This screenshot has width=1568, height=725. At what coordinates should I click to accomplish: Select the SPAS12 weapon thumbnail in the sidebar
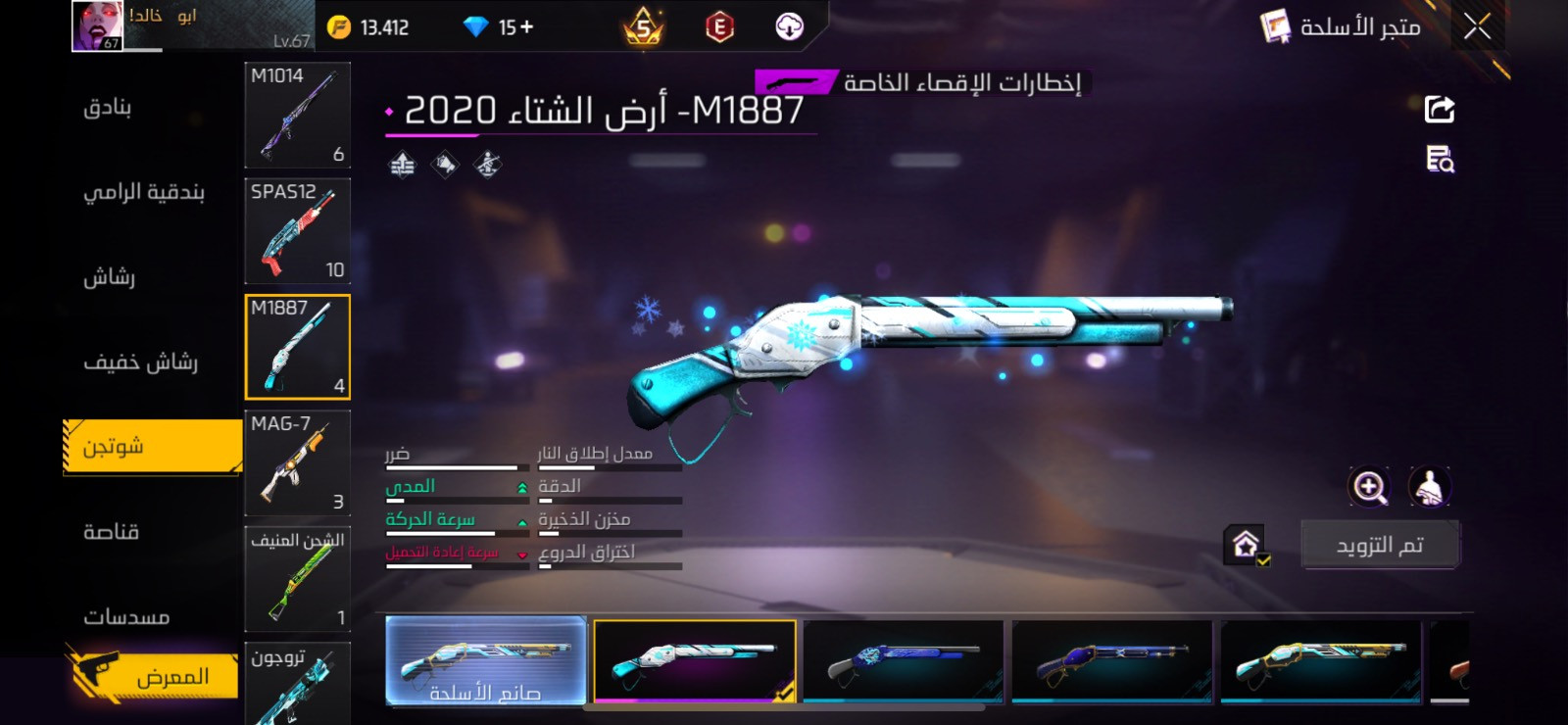(x=296, y=232)
